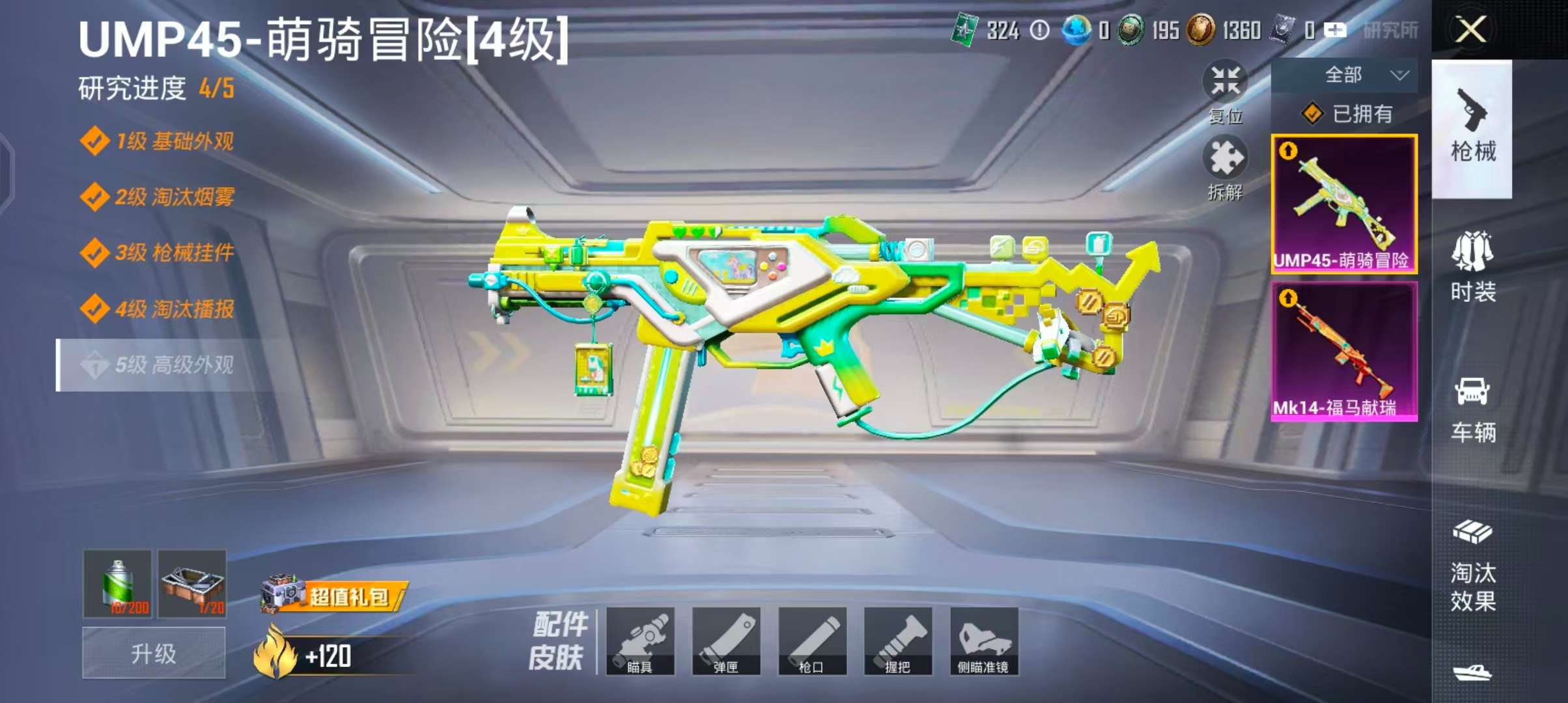Open the 车辆 vehicles tab
This screenshot has height=703, width=1568.
tap(1472, 410)
